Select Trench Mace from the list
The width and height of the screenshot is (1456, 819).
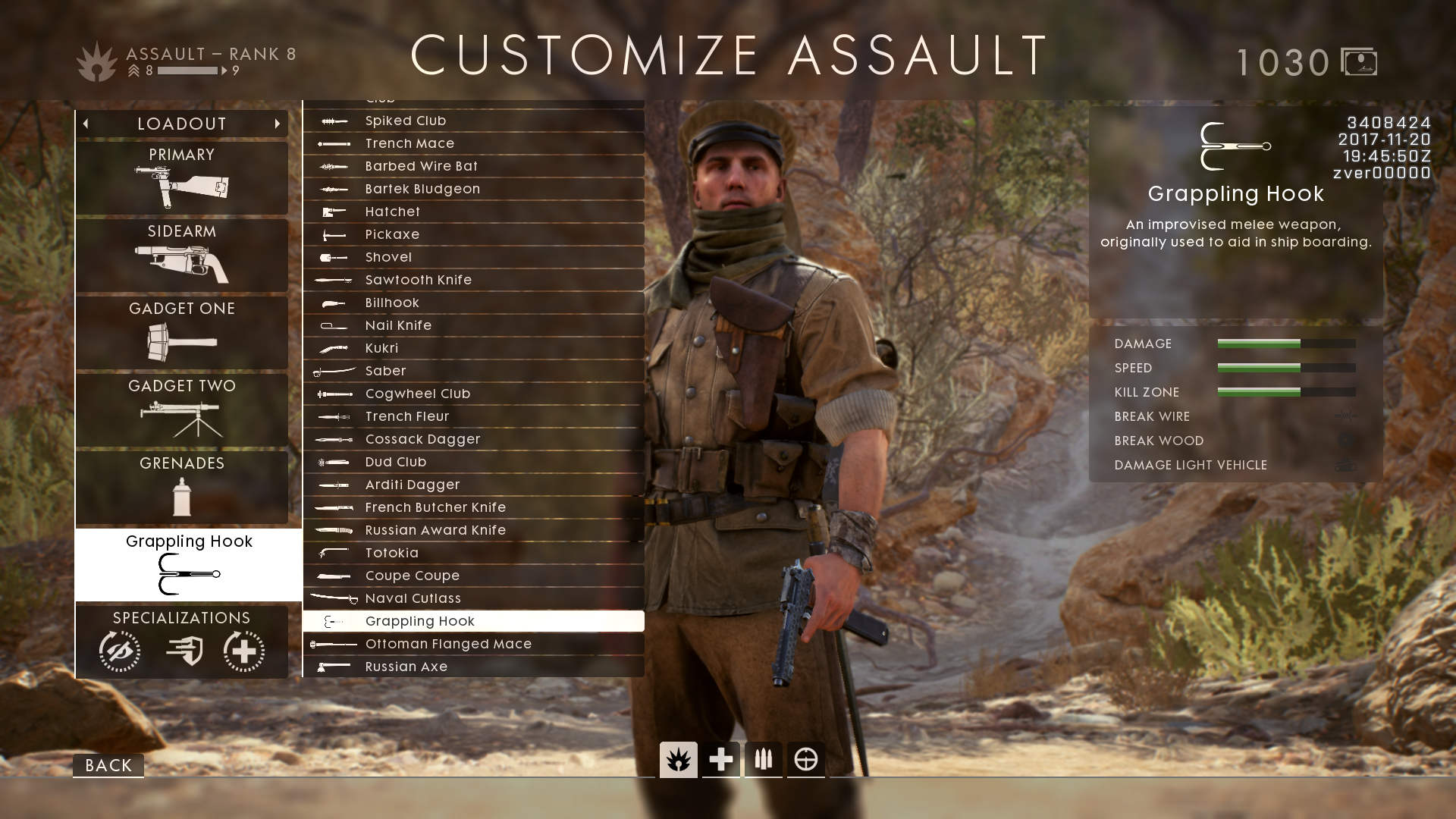pos(473,143)
